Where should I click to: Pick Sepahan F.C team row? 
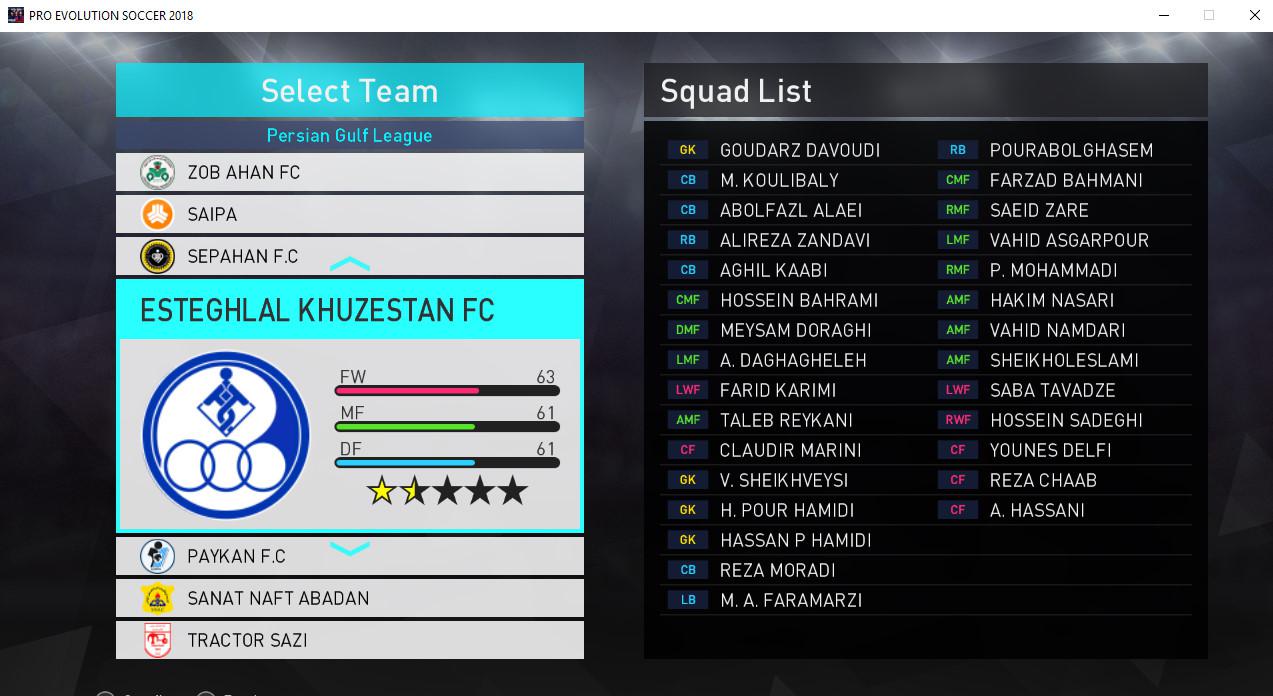pos(349,256)
